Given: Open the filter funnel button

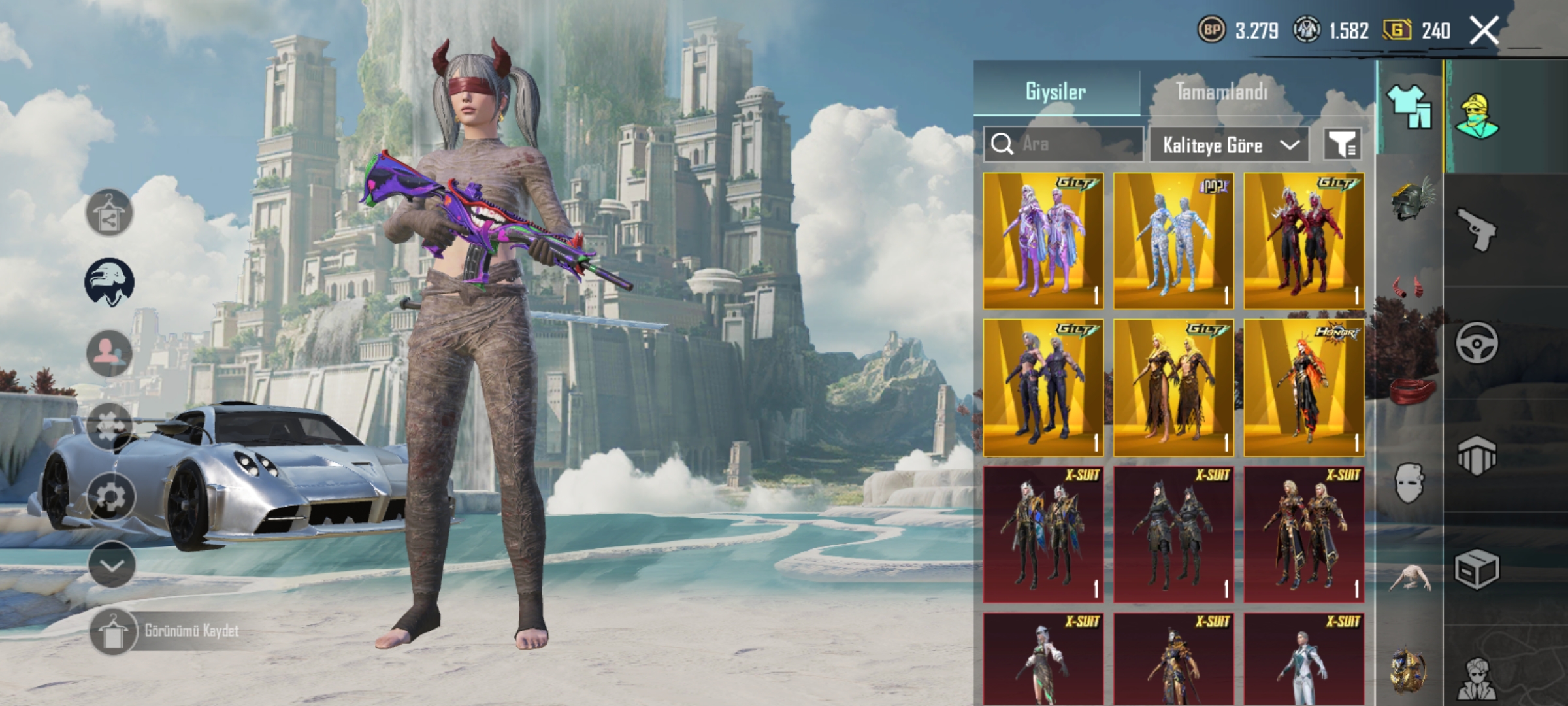Looking at the screenshot, I should 1343,144.
